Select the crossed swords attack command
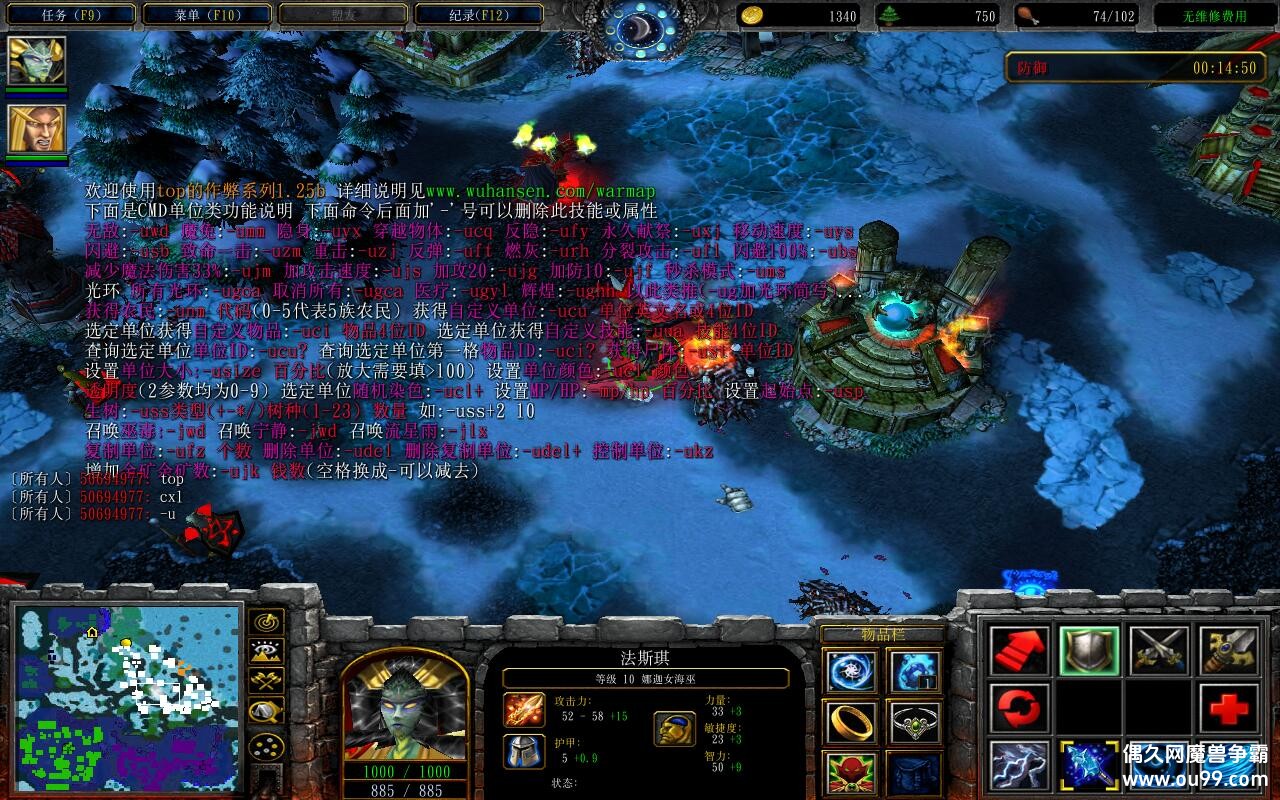The height and width of the screenshot is (800, 1280). tap(1161, 650)
